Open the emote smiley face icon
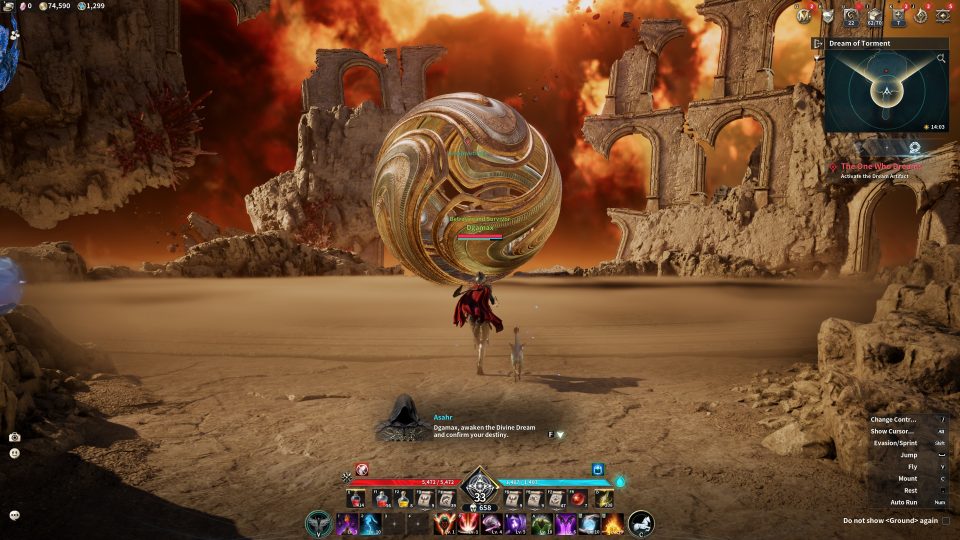Screen dimensions: 960x540 coord(15,453)
